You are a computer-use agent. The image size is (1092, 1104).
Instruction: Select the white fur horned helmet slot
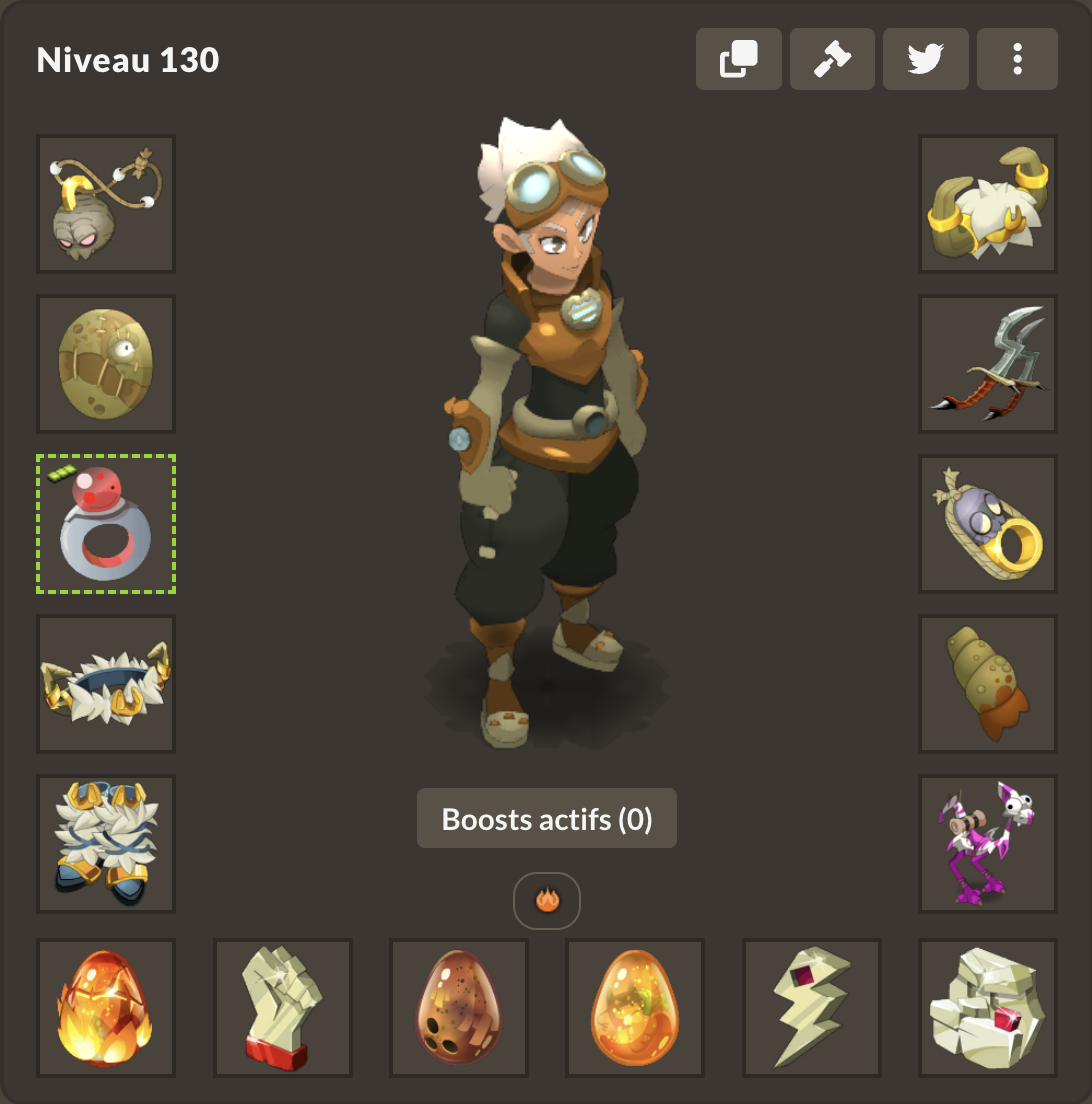click(988, 204)
